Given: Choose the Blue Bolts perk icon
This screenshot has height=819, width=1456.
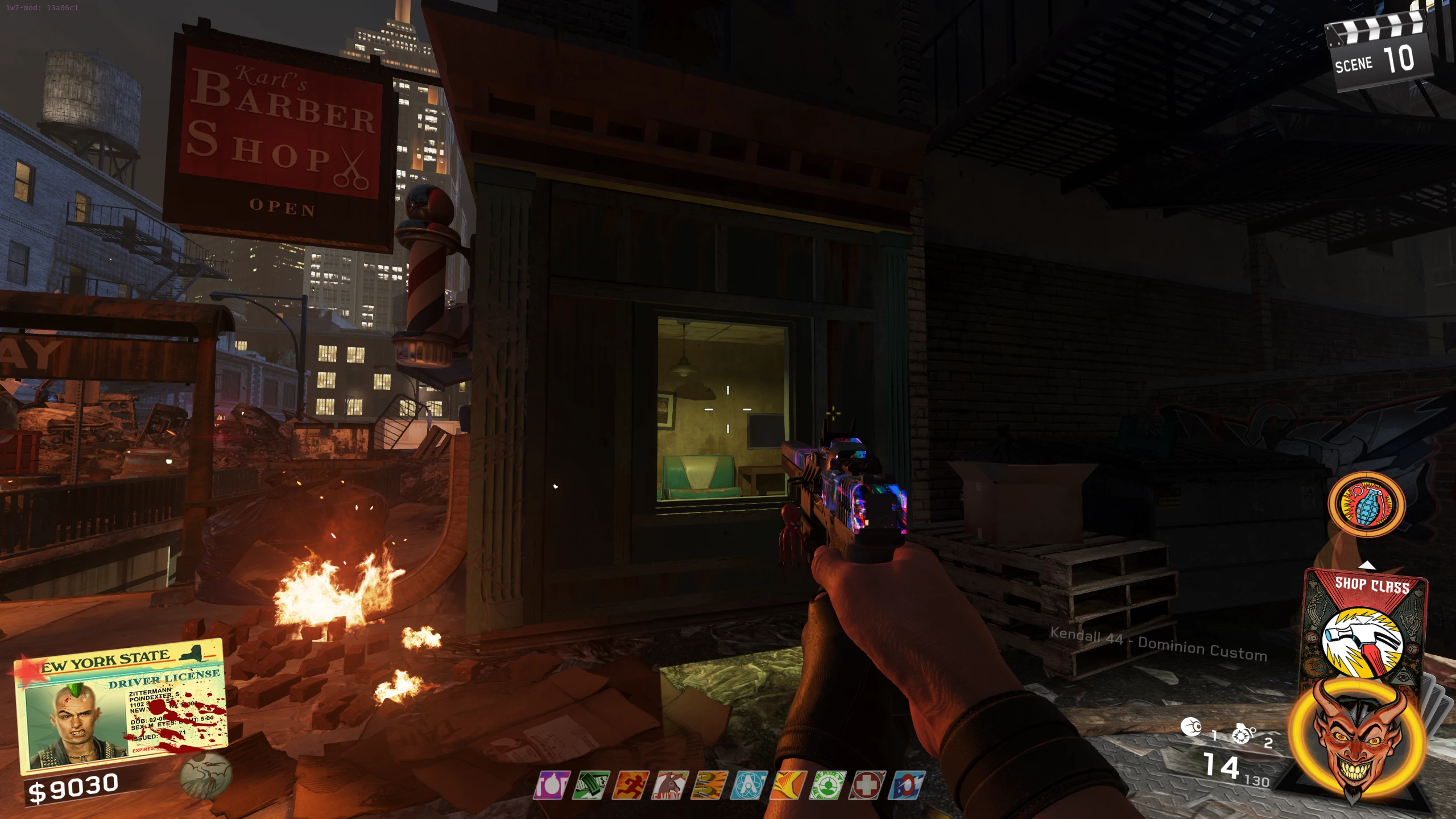Looking at the screenshot, I should tap(907, 785).
